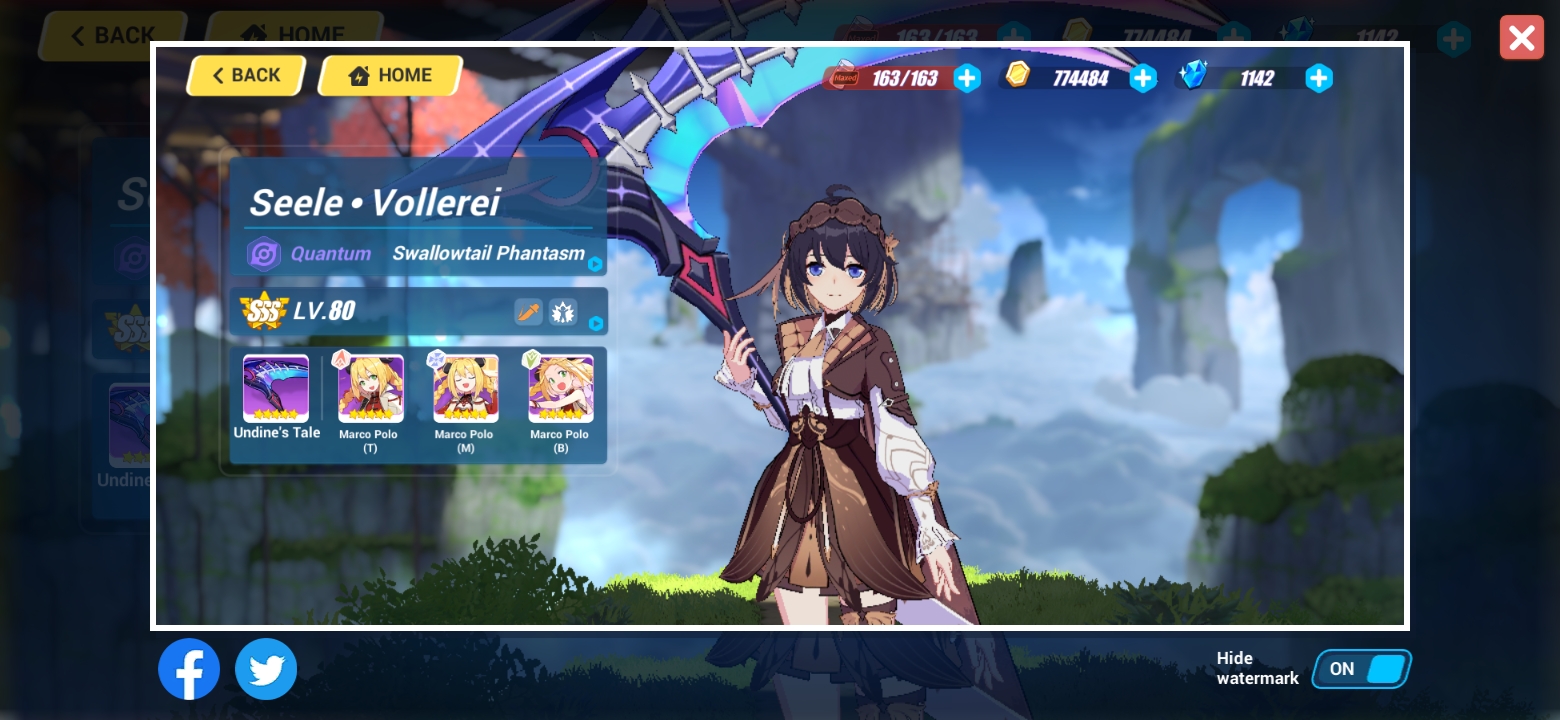
Task: Click the burst skill icon beside the dagger
Action: point(563,311)
